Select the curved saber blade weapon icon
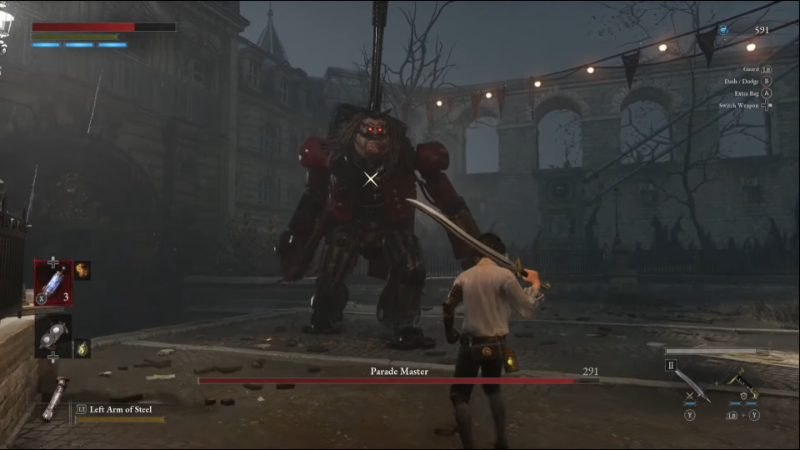800x450 pixels. [x=694, y=385]
